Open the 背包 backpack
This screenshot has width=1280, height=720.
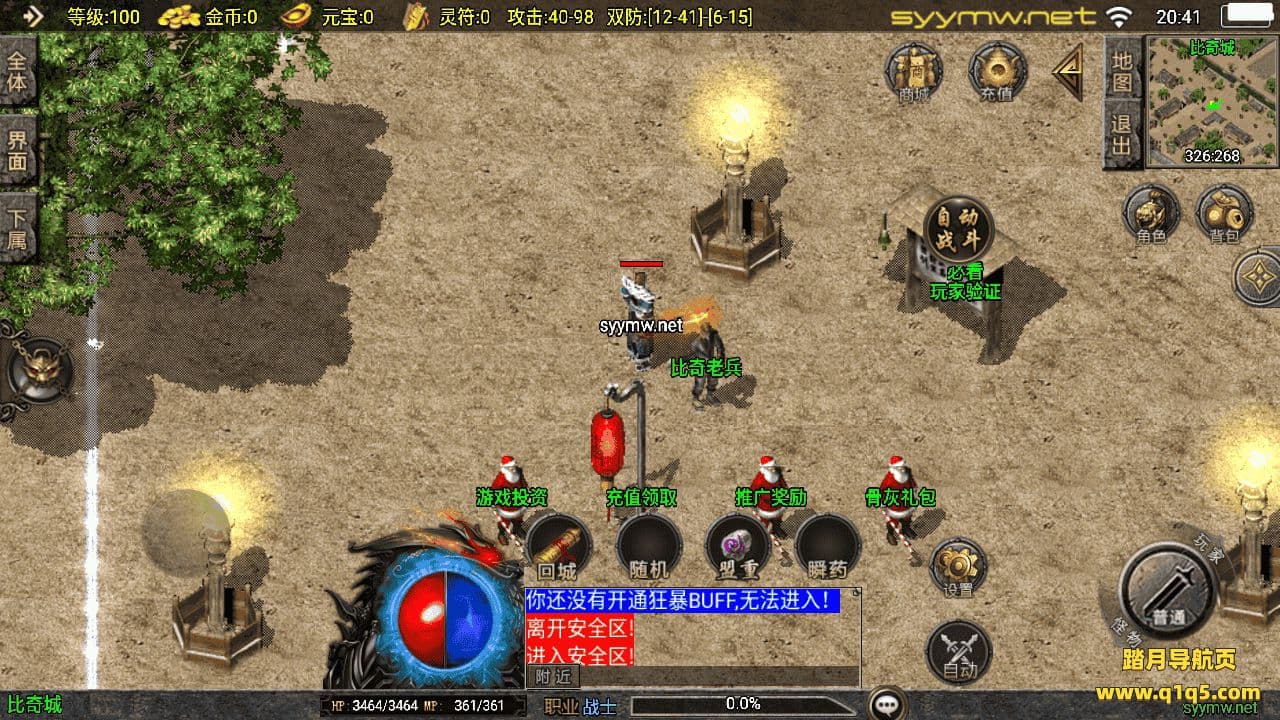pos(1224,214)
